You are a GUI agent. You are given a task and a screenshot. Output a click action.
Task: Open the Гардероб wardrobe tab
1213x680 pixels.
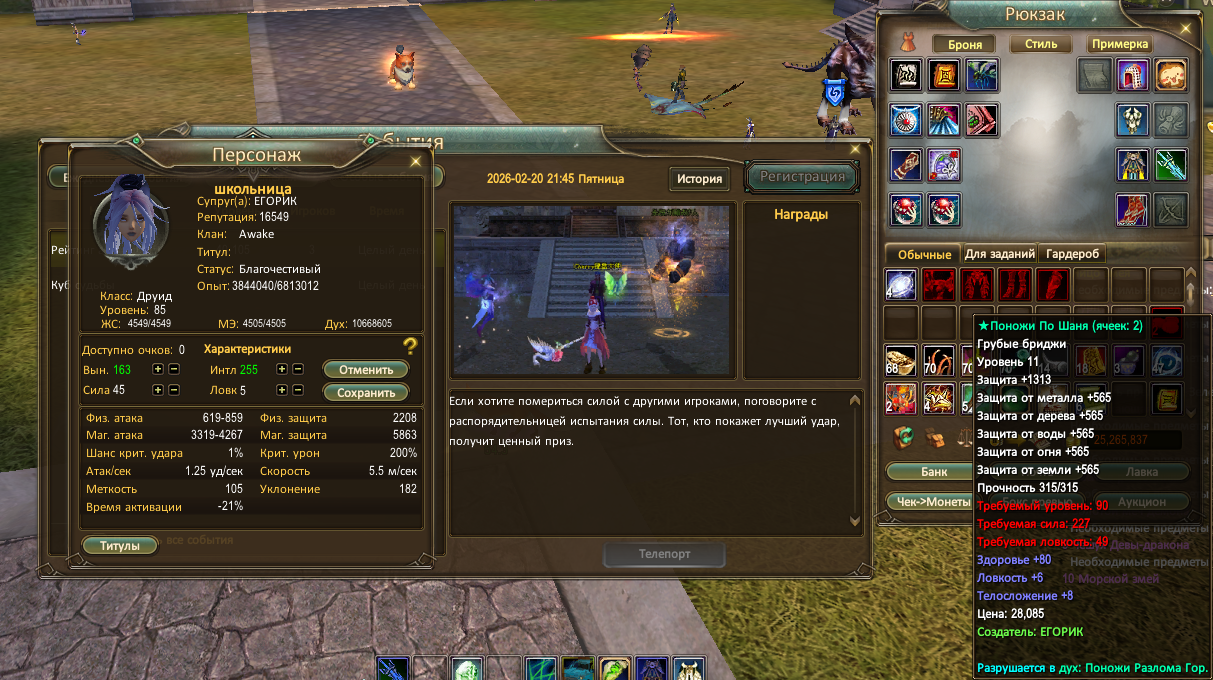(1073, 254)
